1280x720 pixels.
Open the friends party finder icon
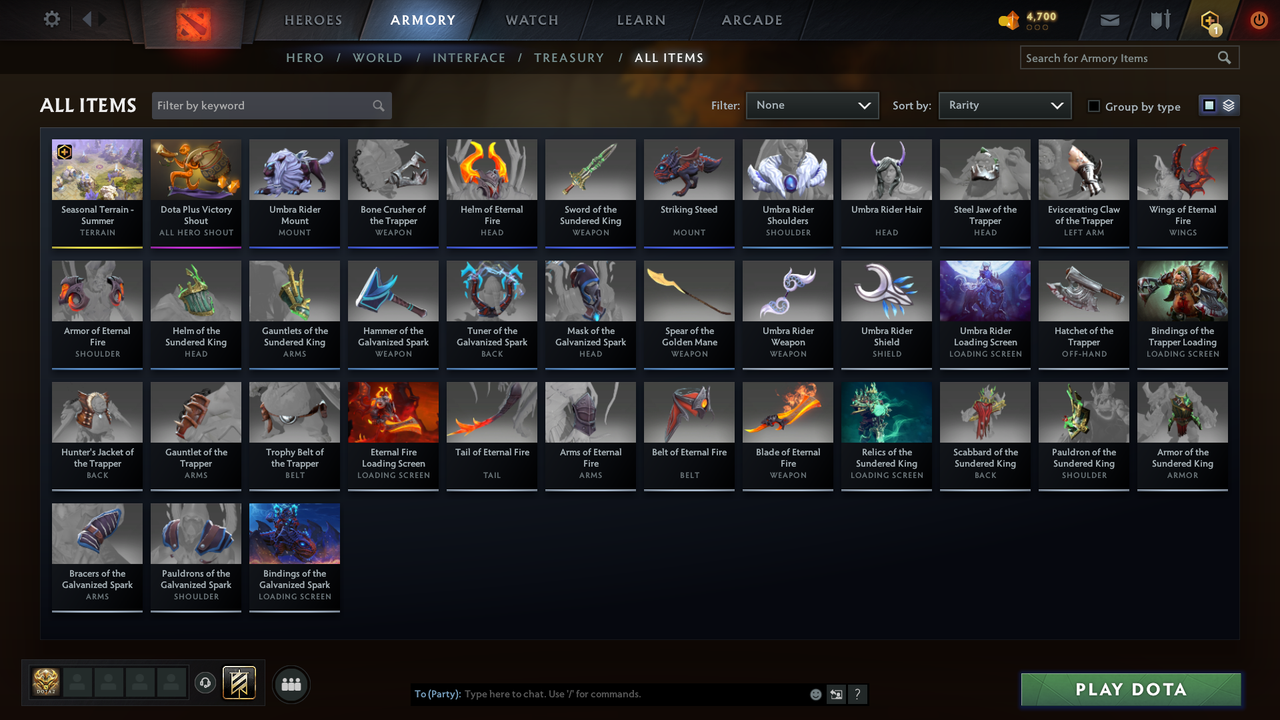click(290, 684)
